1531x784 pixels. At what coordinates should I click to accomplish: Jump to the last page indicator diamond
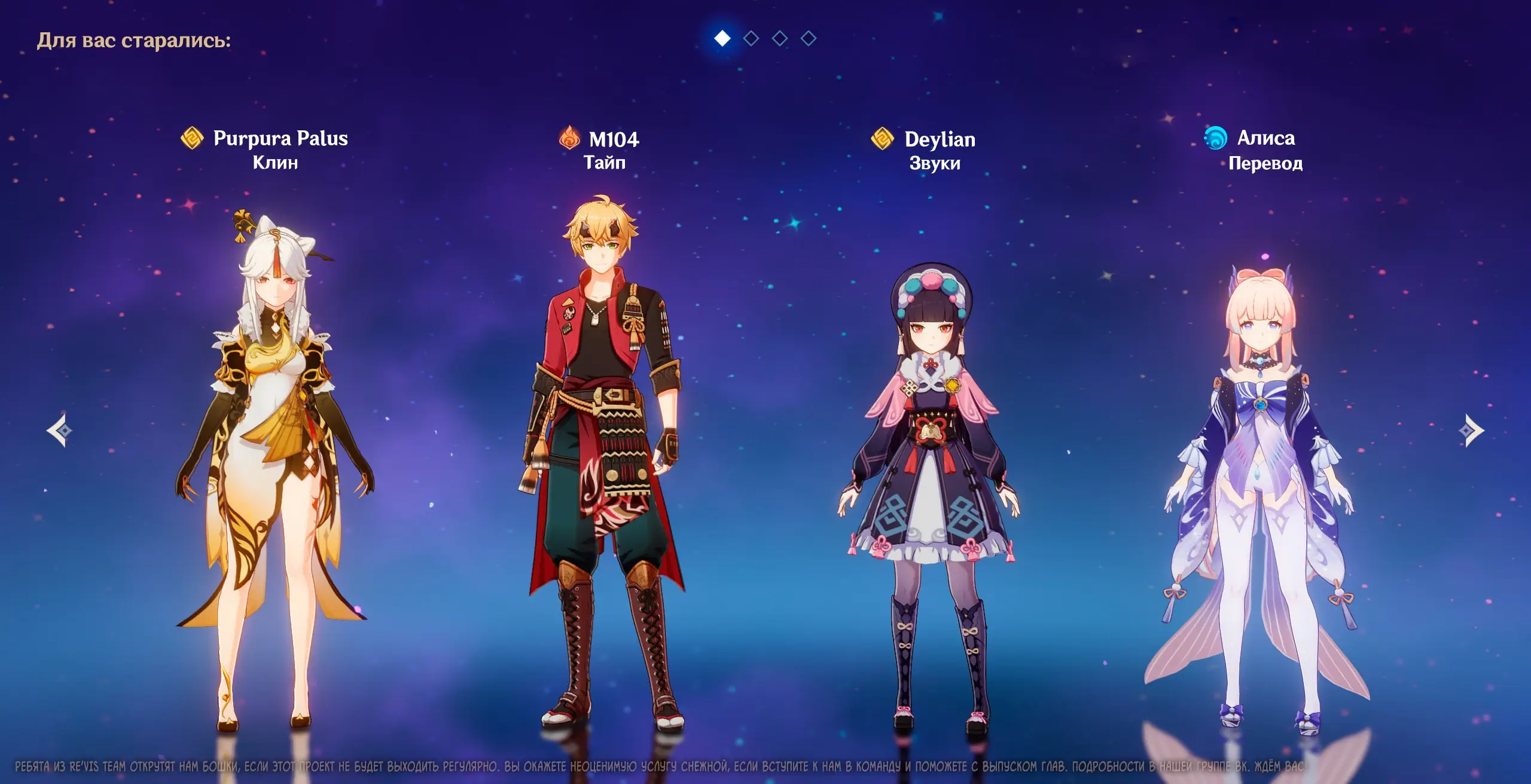[x=809, y=39]
